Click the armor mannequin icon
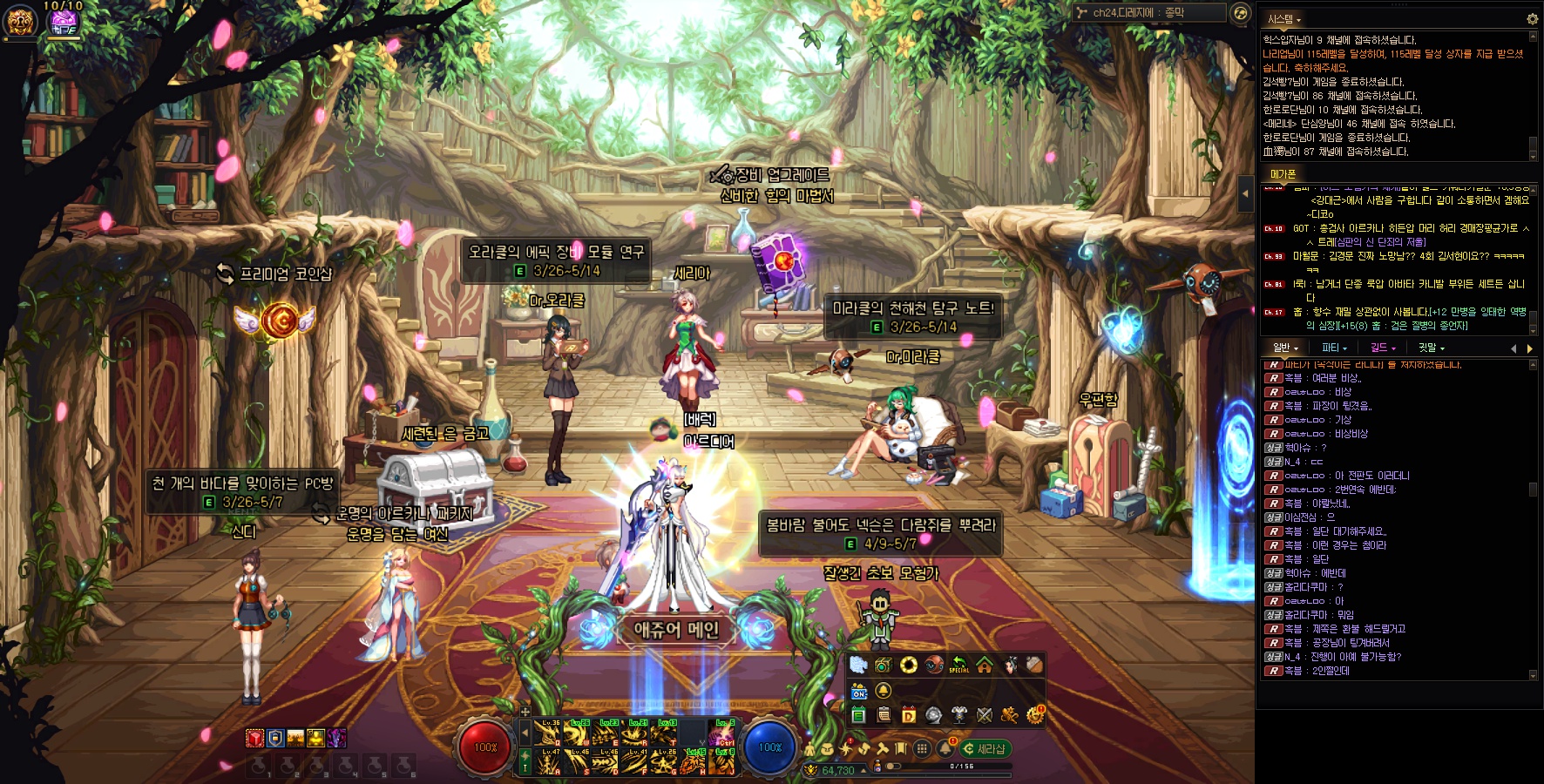 (959, 715)
